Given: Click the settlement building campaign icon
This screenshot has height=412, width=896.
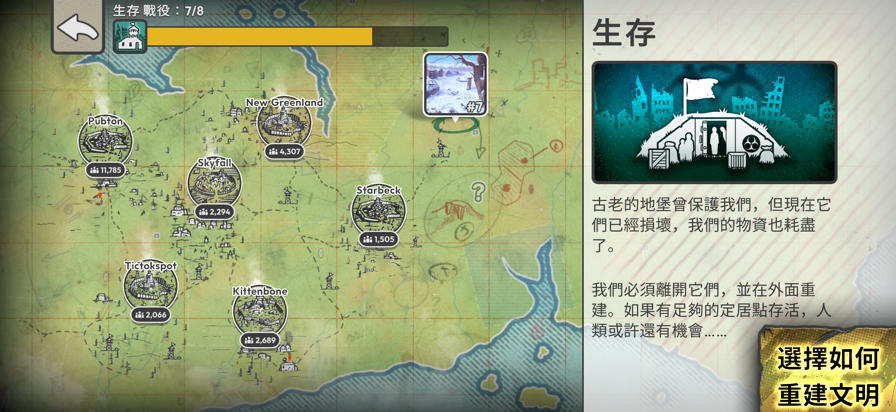Looking at the screenshot, I should click(x=130, y=37).
